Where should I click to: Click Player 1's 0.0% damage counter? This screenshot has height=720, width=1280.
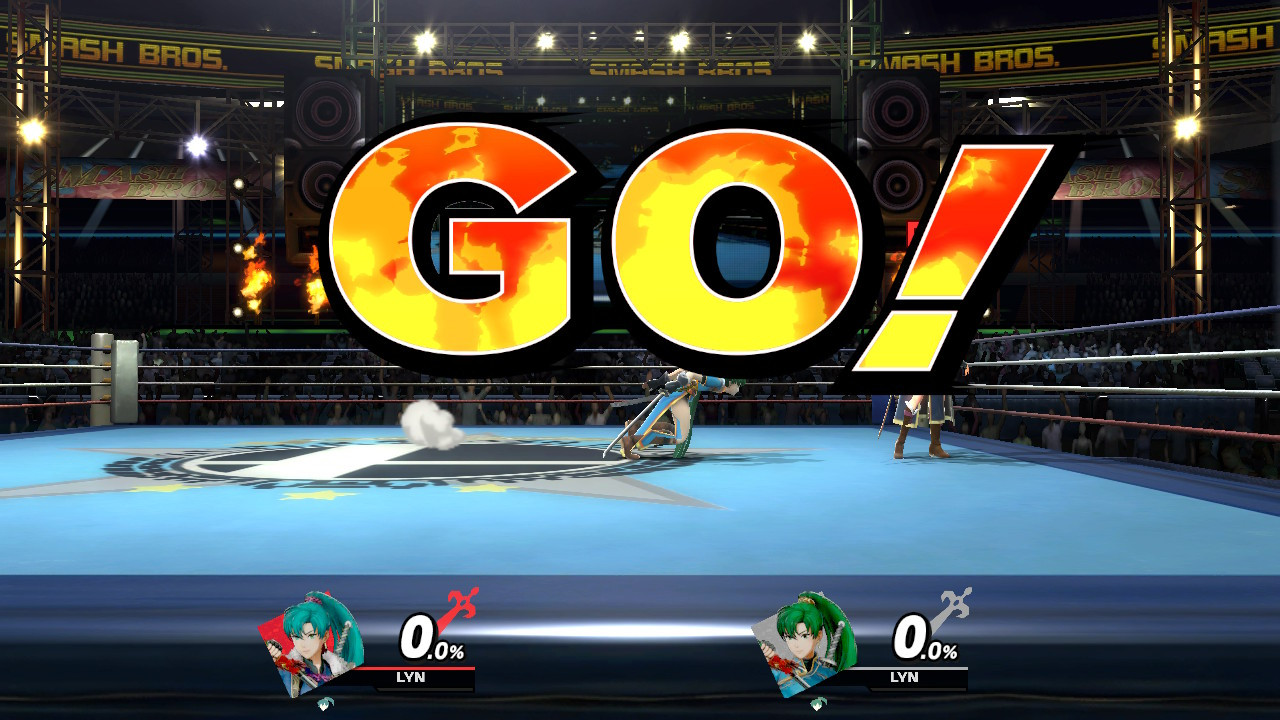[430, 635]
